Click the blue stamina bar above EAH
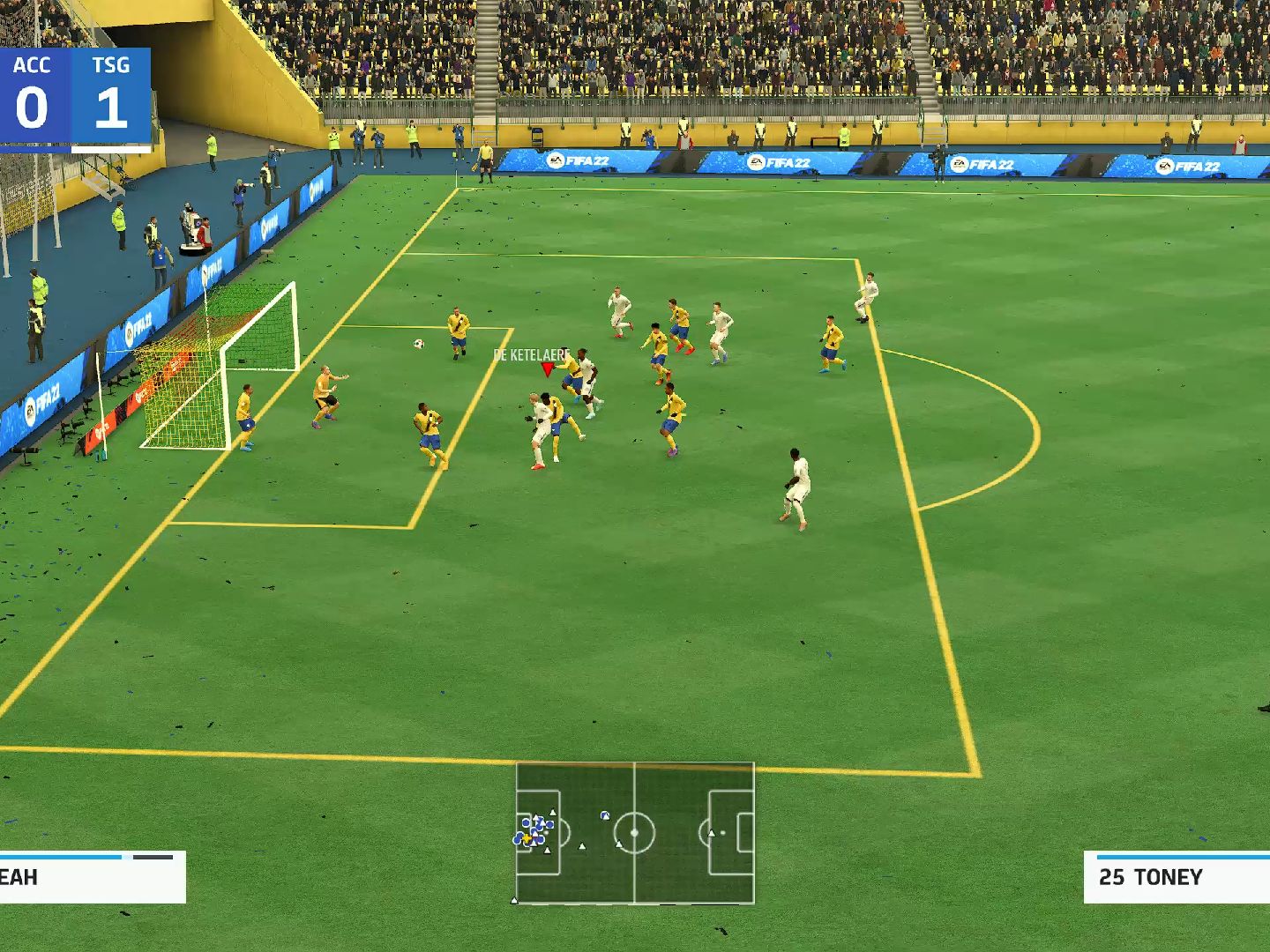This screenshot has width=1270, height=952. pos(62,855)
